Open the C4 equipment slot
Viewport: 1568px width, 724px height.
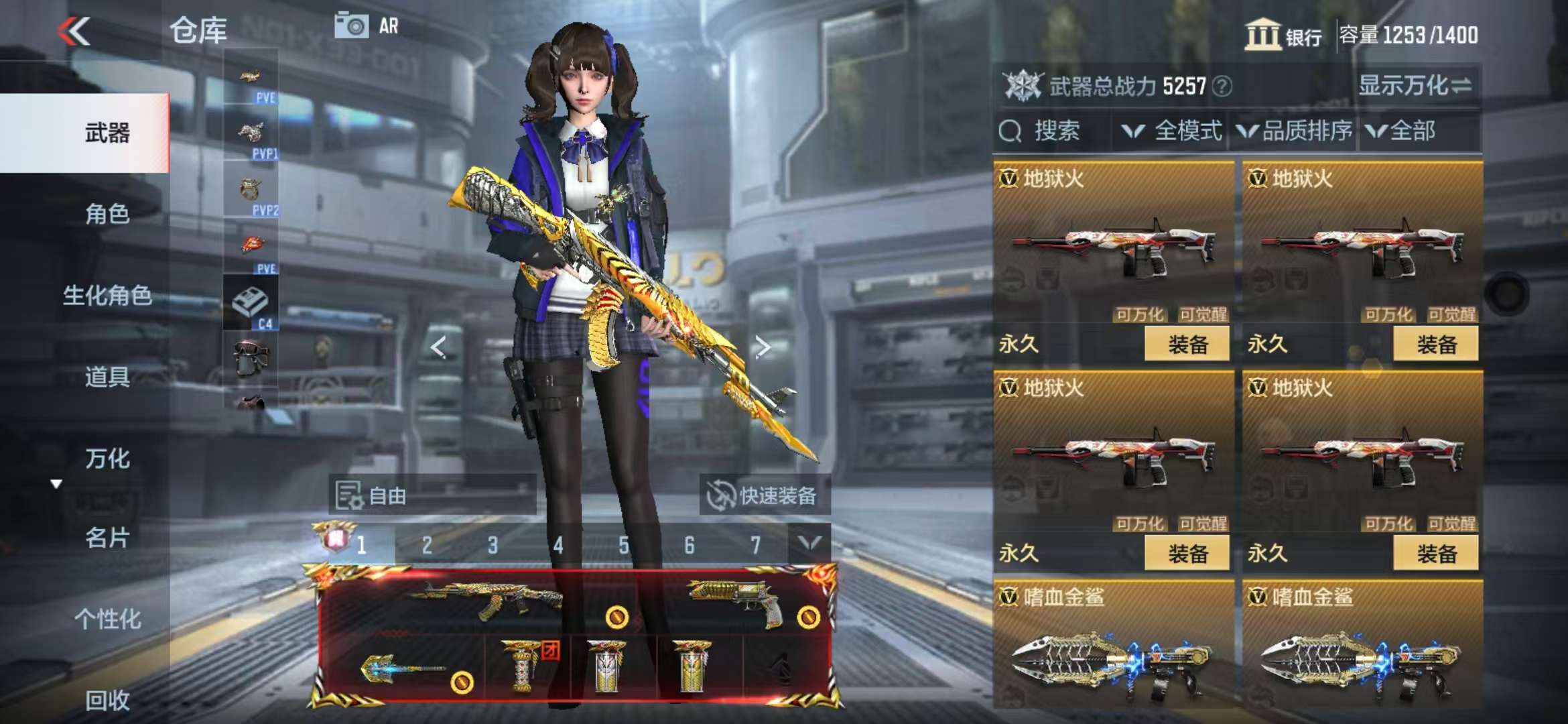[251, 304]
